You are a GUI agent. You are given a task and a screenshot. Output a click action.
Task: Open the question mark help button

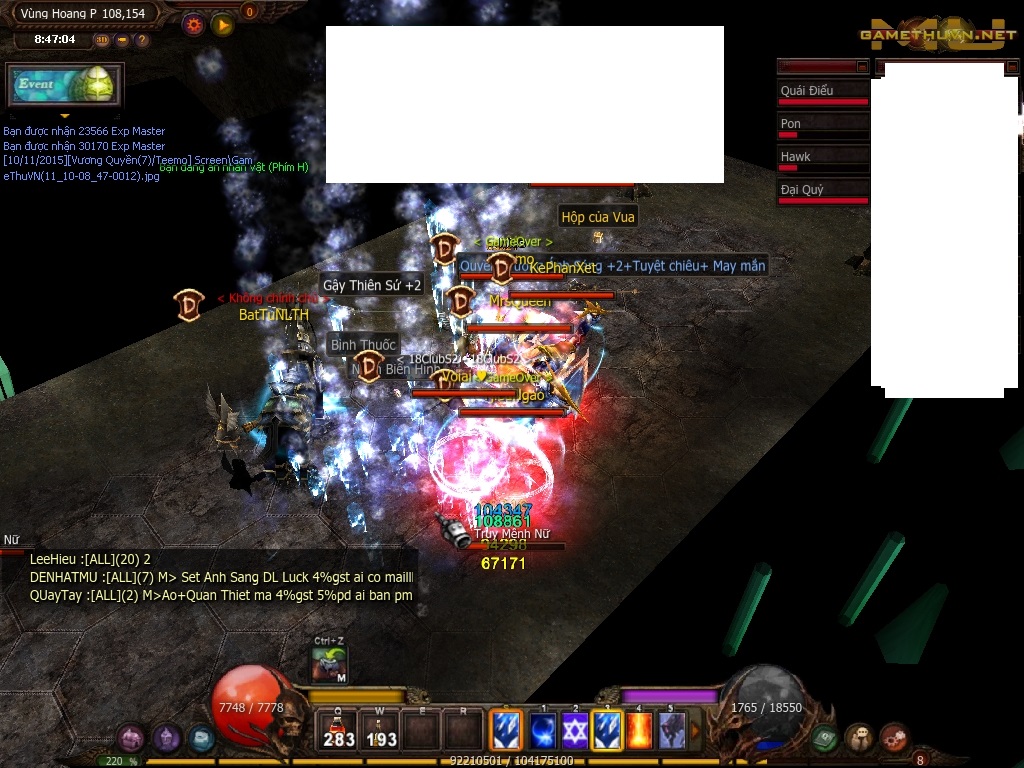[142, 40]
